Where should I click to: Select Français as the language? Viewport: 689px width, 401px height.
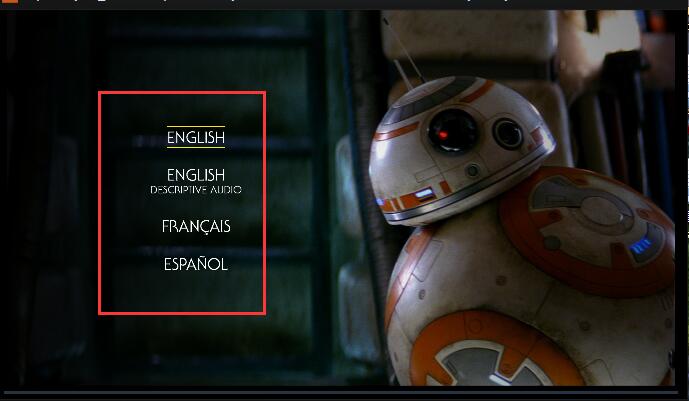click(196, 227)
